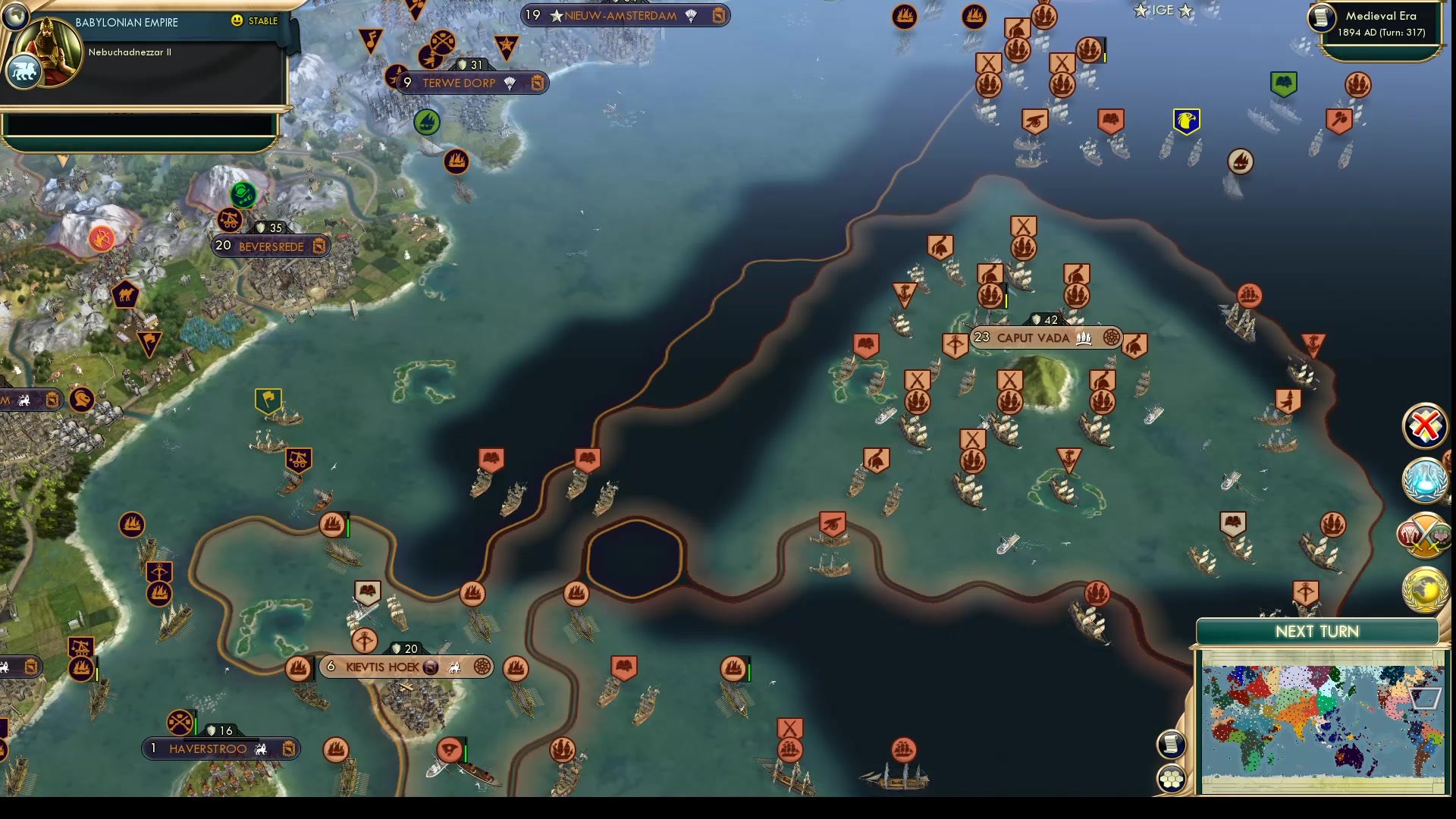Expand the Medieval Era panel top right
The width and height of the screenshot is (1456, 819).
1376,23
